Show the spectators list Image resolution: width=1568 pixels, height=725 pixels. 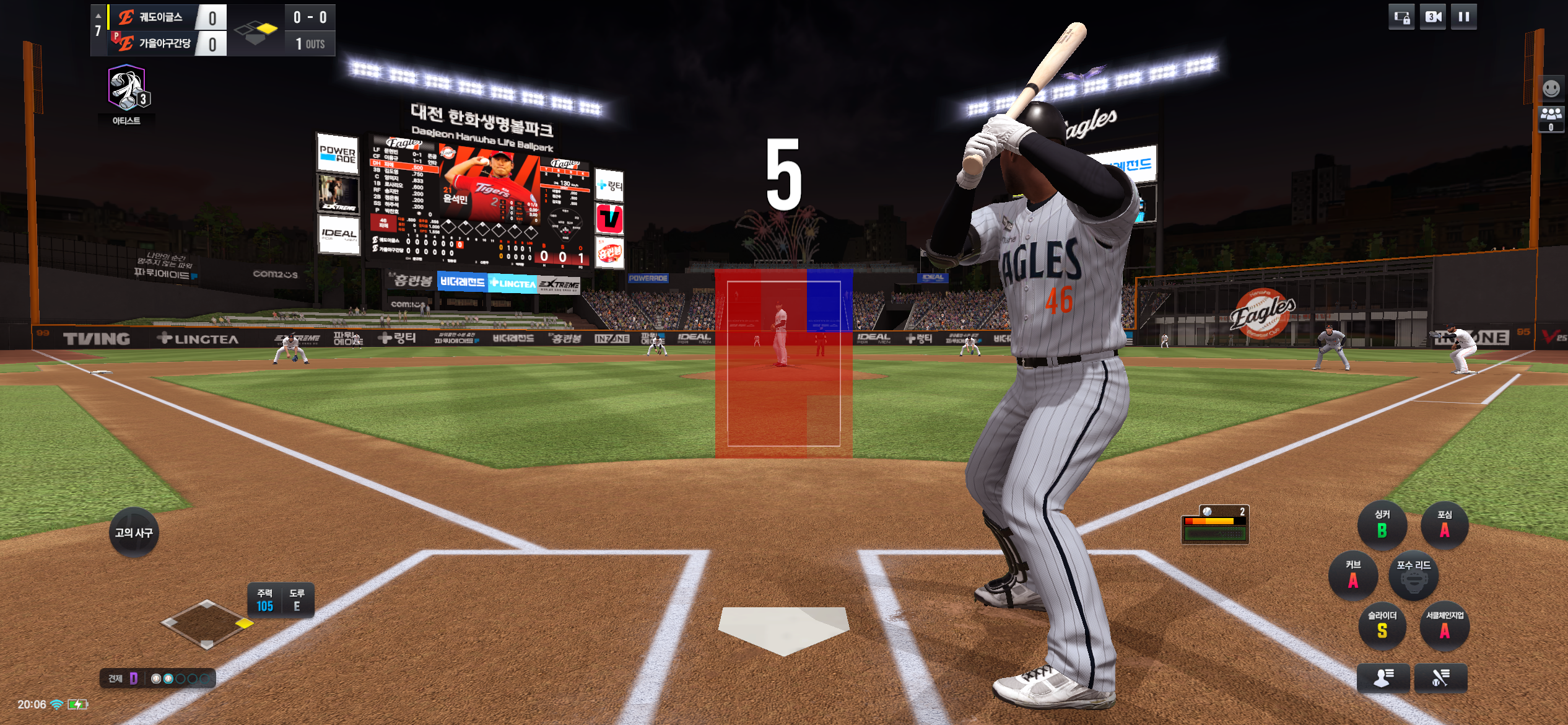click(1551, 118)
